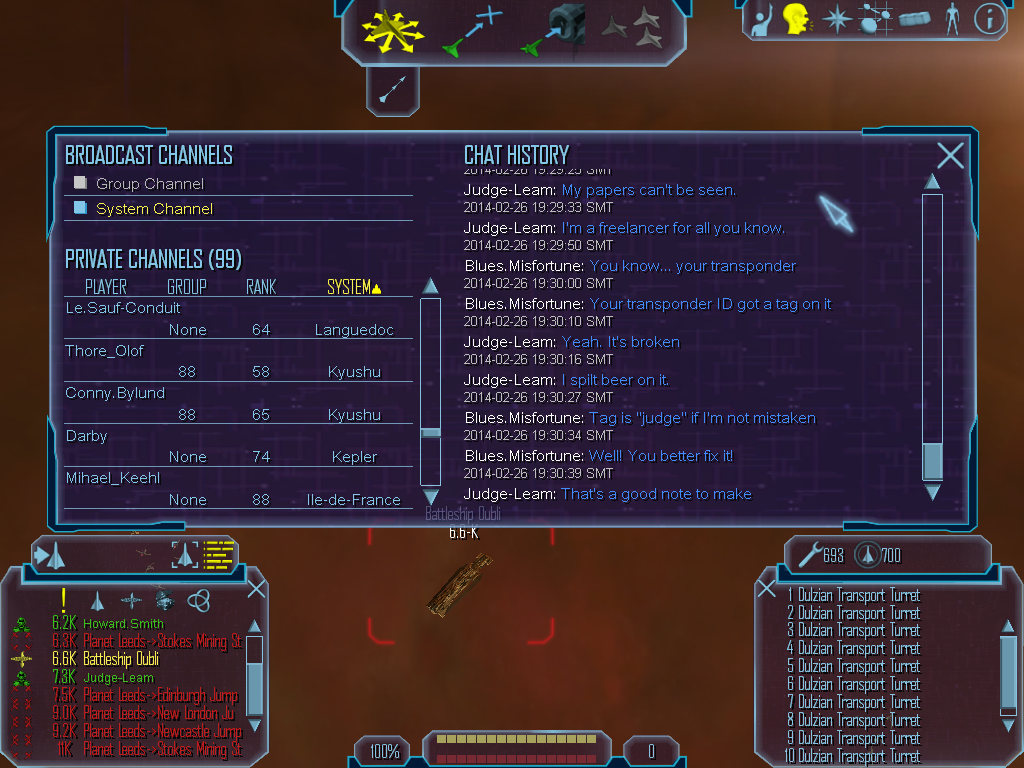Close the chat channels window
1024x768 pixels.
(x=950, y=155)
